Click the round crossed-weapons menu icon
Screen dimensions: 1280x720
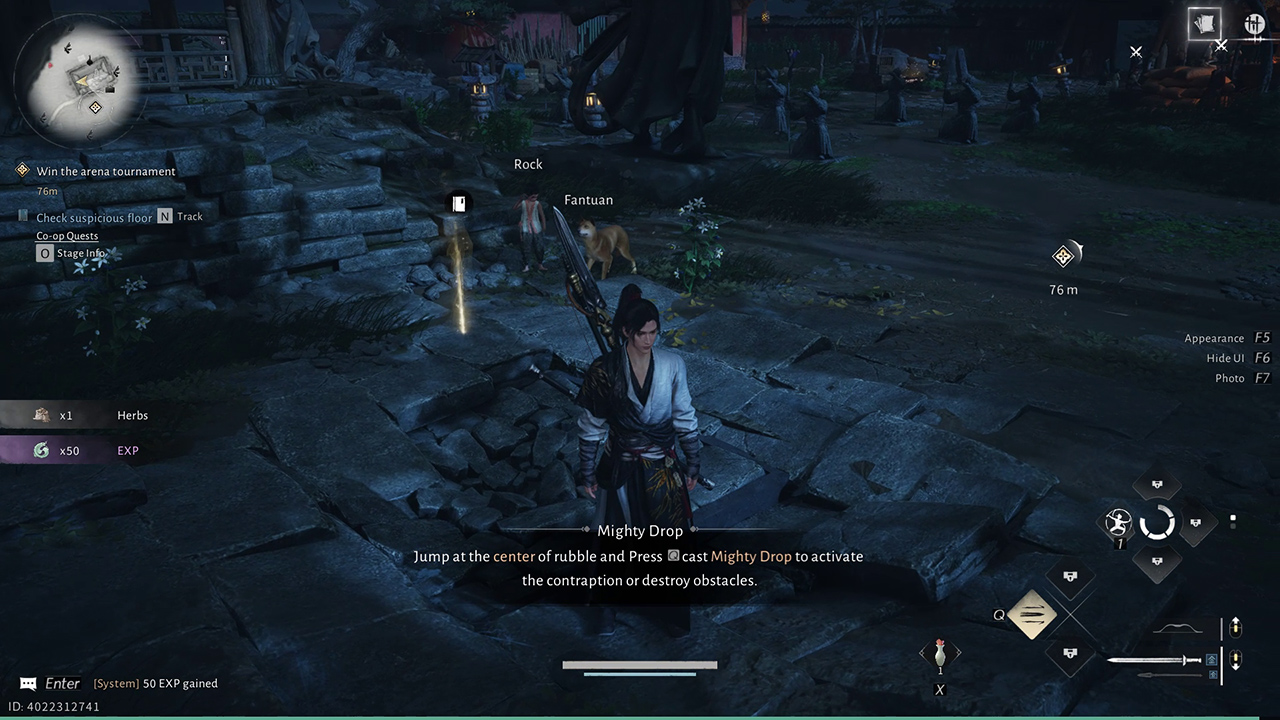[1254, 24]
